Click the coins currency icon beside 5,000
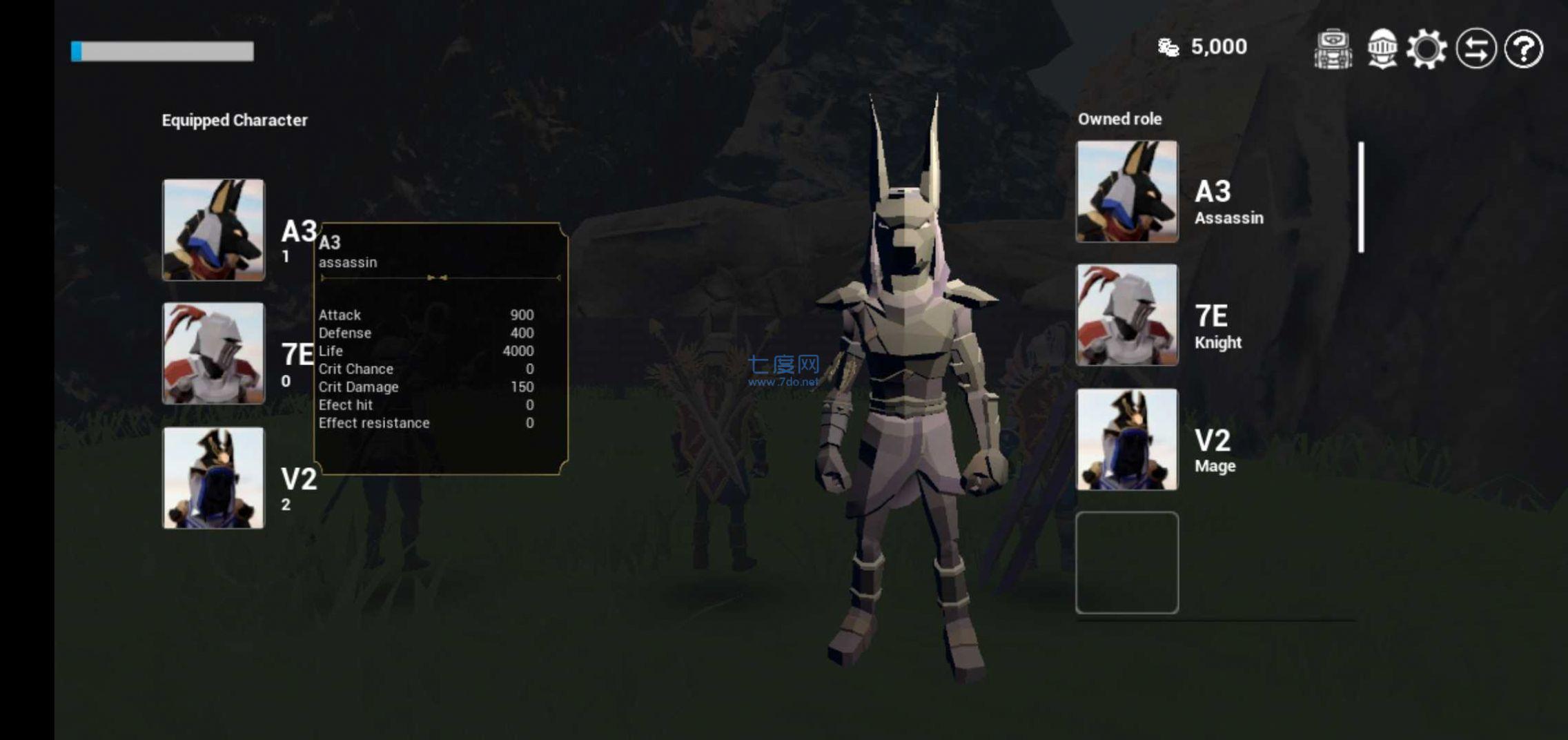Screen dimensions: 1568x740 tap(1168, 46)
